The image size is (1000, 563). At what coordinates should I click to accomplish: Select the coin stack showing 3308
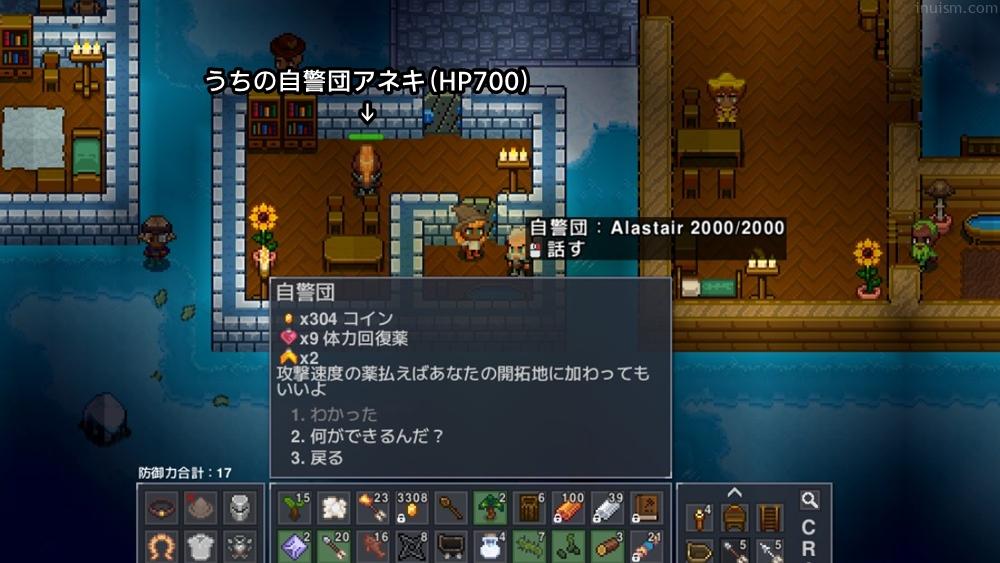pos(411,509)
